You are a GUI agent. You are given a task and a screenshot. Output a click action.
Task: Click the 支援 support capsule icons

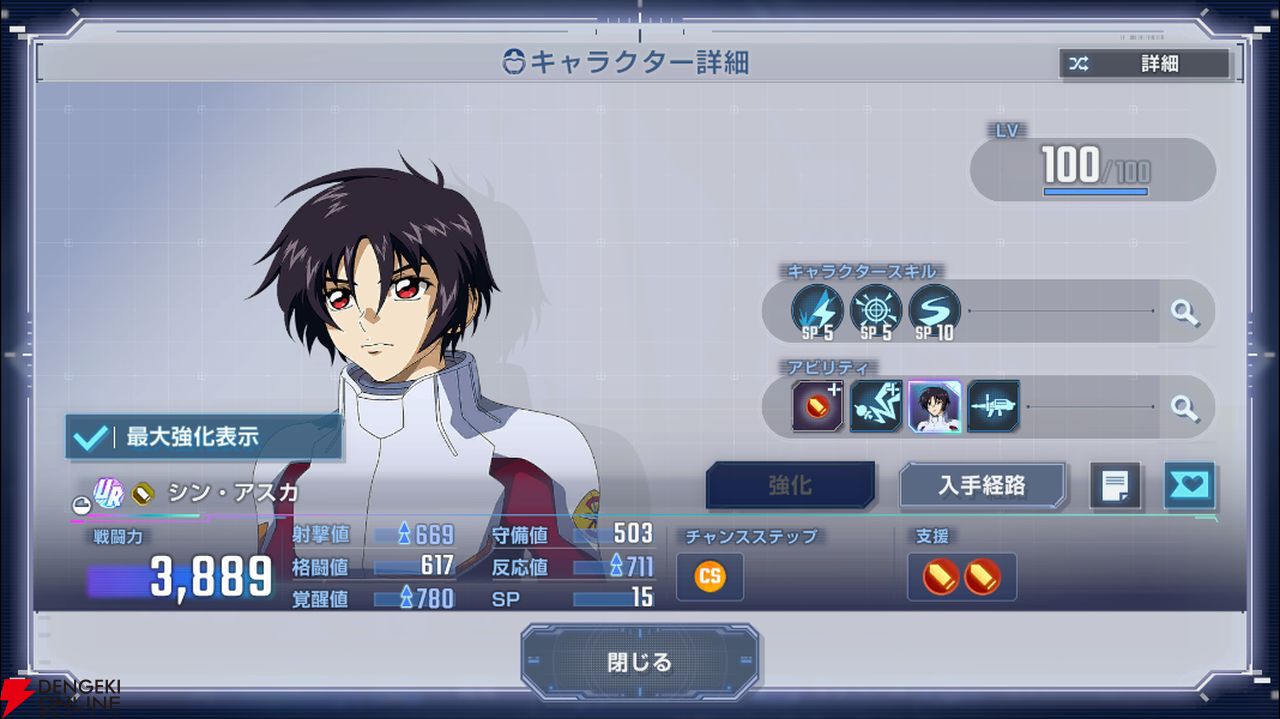click(x=961, y=577)
